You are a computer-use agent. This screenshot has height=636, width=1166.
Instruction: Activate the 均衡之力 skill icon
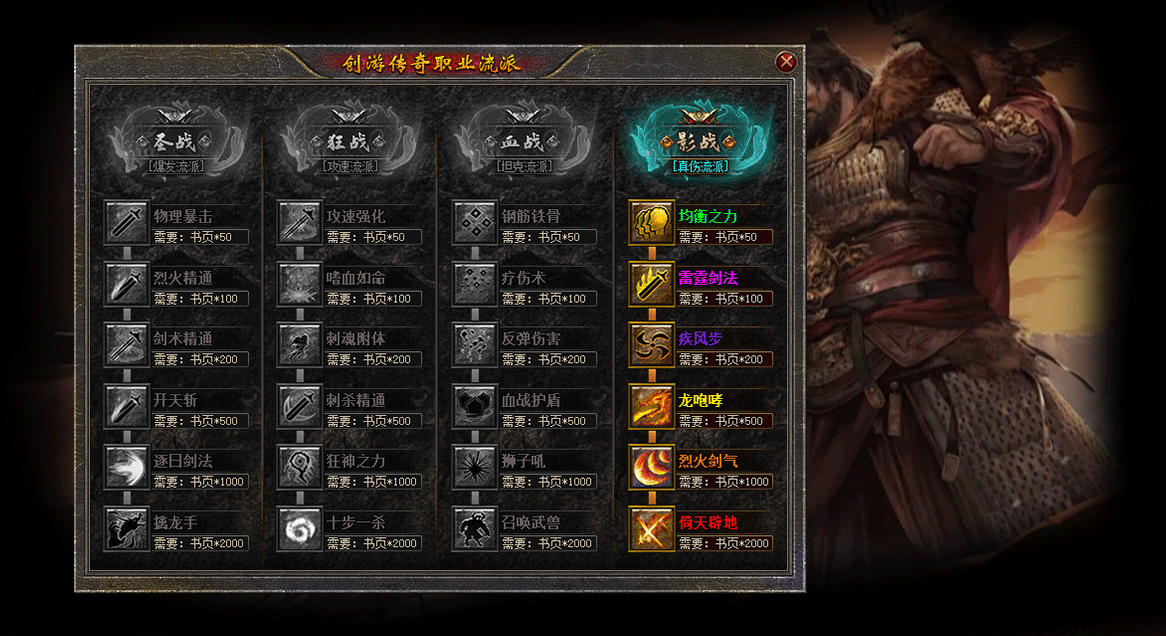651,223
